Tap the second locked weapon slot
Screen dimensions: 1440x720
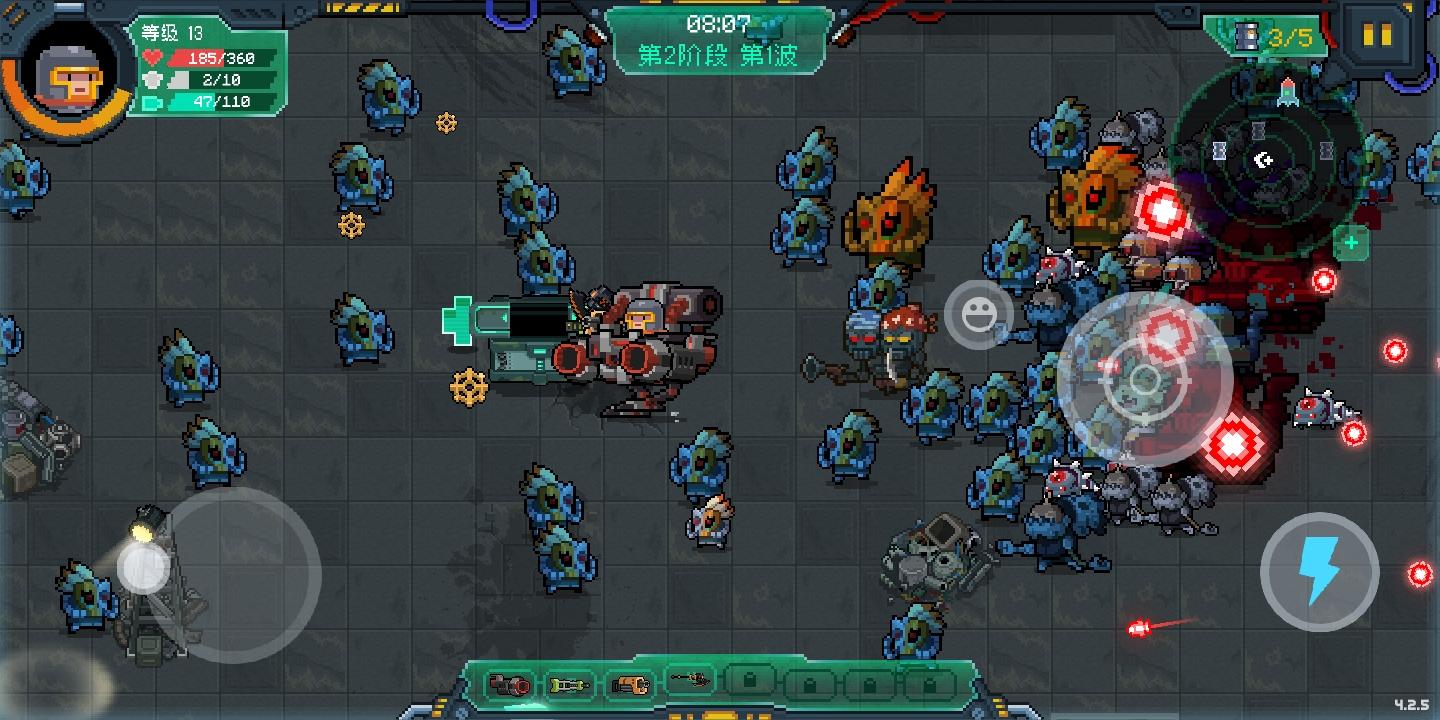(x=808, y=681)
